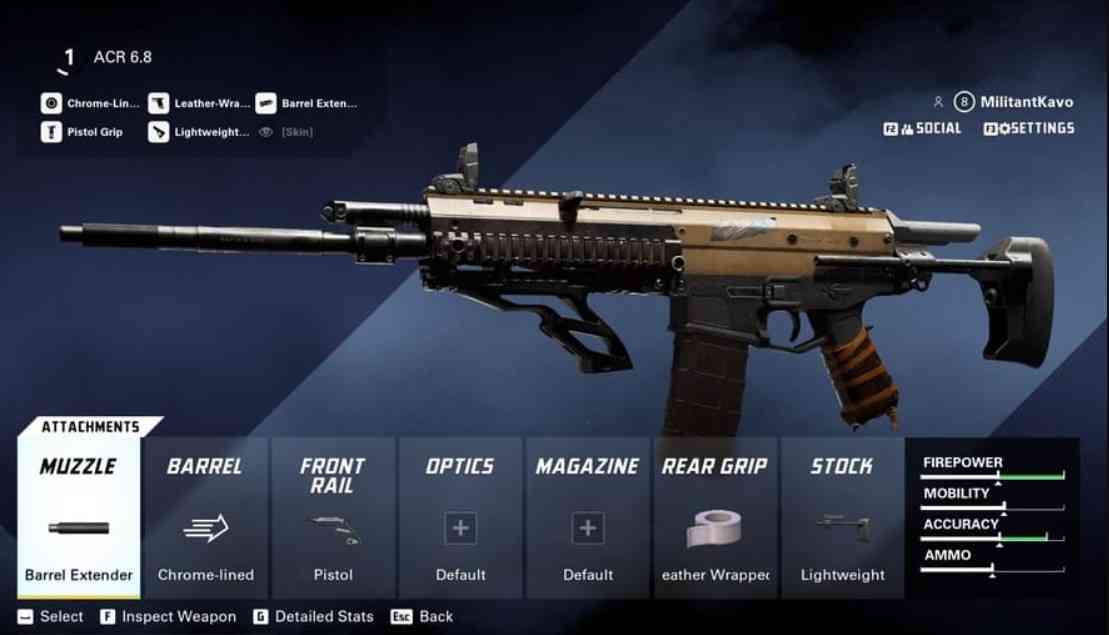The width and height of the screenshot is (1109, 635).
Task: Select the Muzzle Barrel Extender slot
Action: click(x=79, y=517)
